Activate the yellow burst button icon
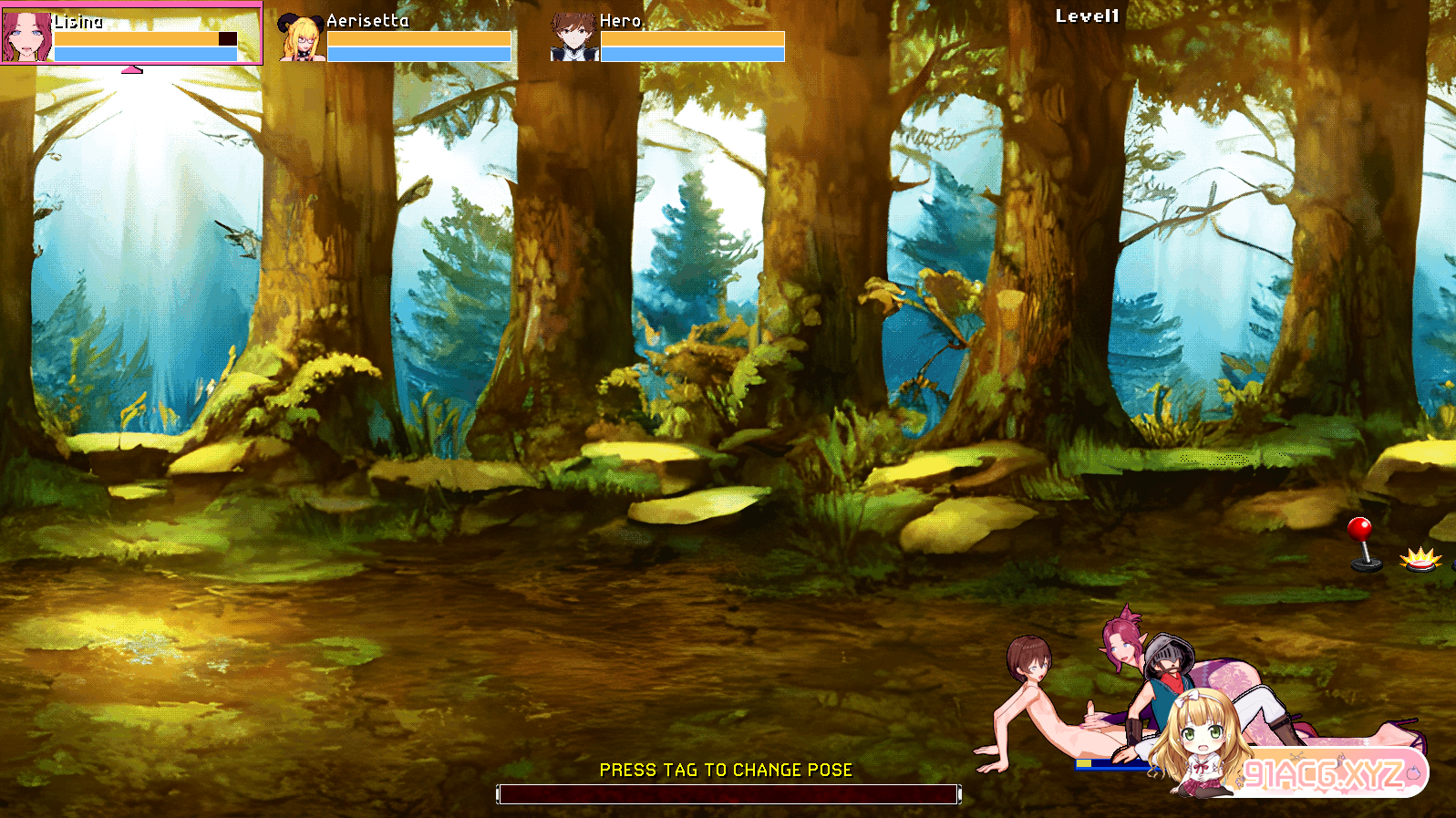 (1420, 558)
